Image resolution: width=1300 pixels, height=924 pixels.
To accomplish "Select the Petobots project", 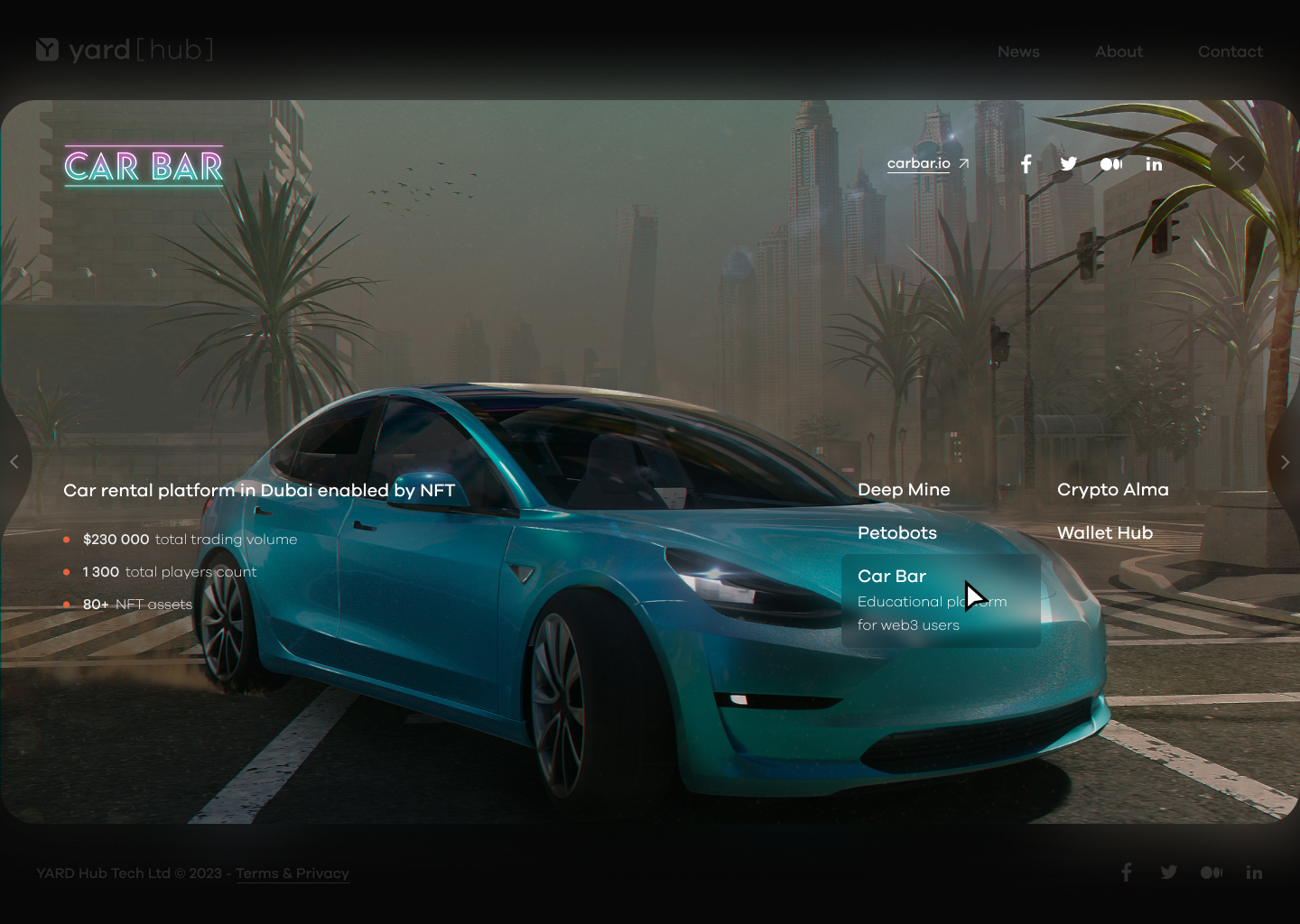I will tap(897, 533).
